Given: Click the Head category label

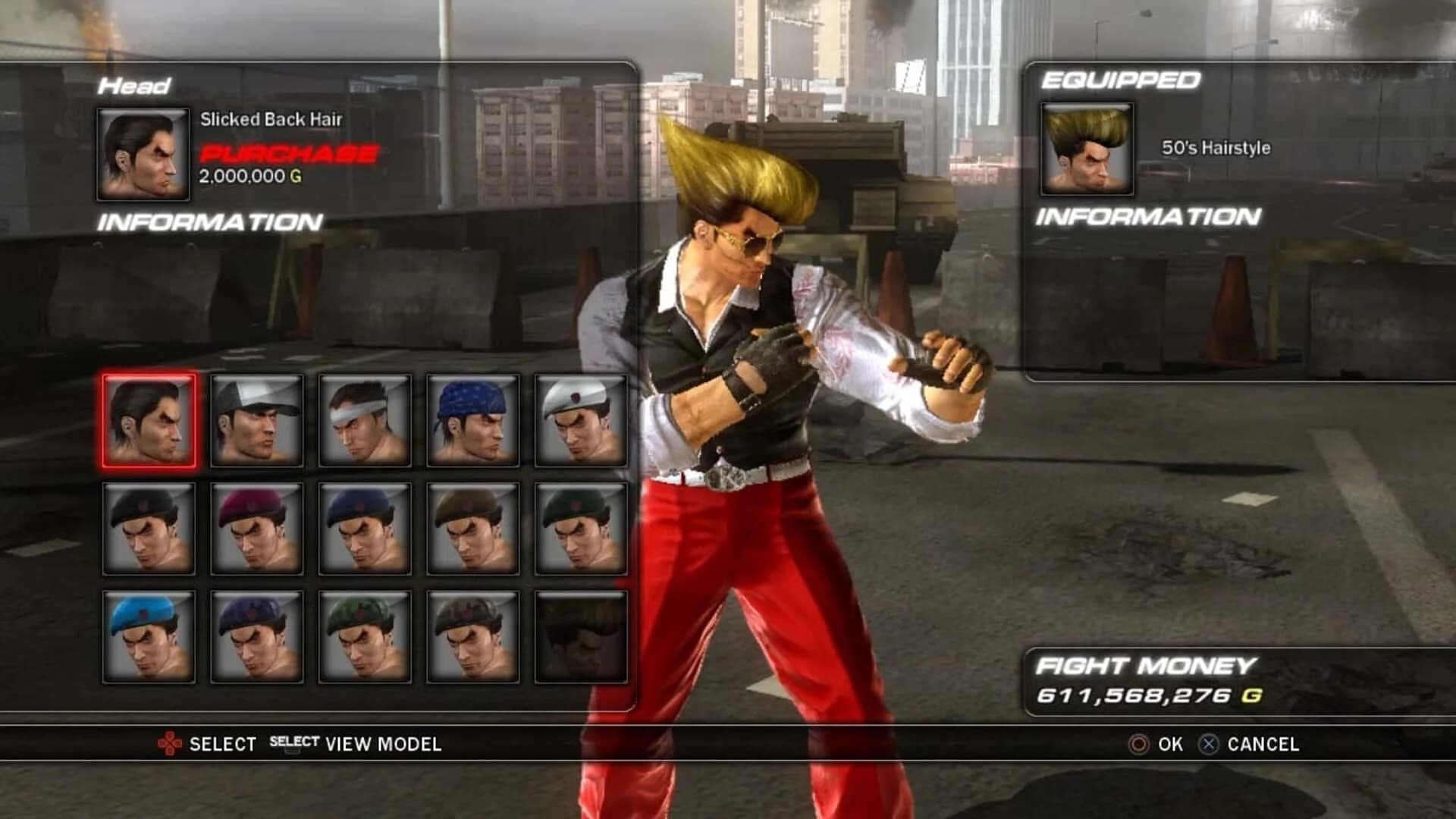Looking at the screenshot, I should point(133,86).
